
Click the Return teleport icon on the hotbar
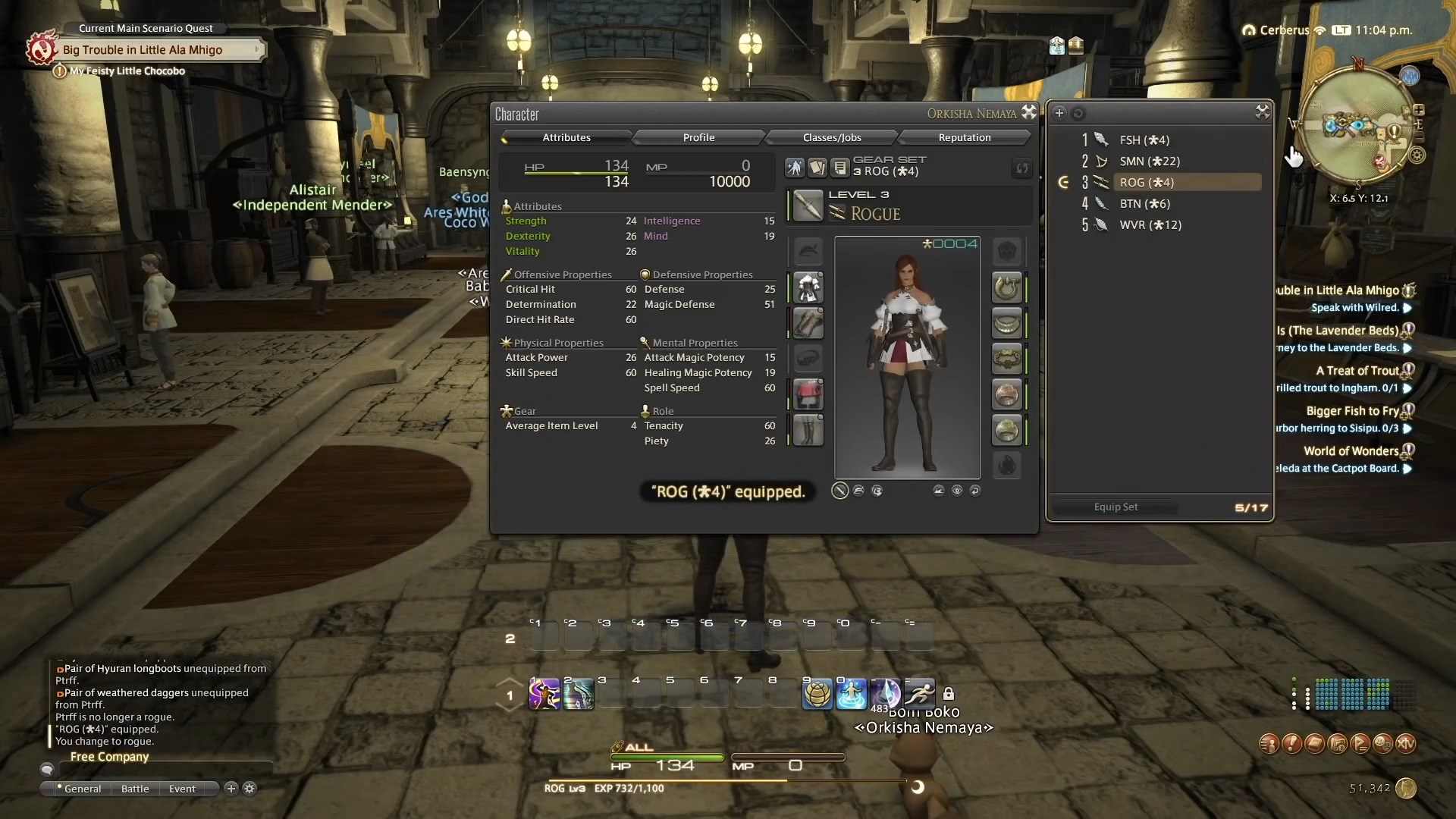852,694
